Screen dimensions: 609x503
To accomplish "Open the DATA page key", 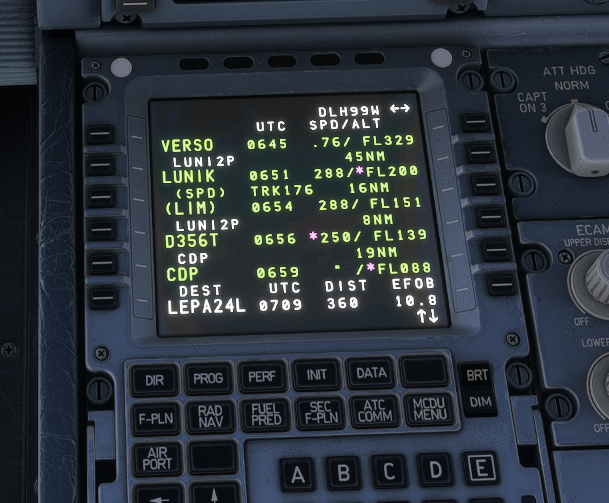I will tap(370, 373).
